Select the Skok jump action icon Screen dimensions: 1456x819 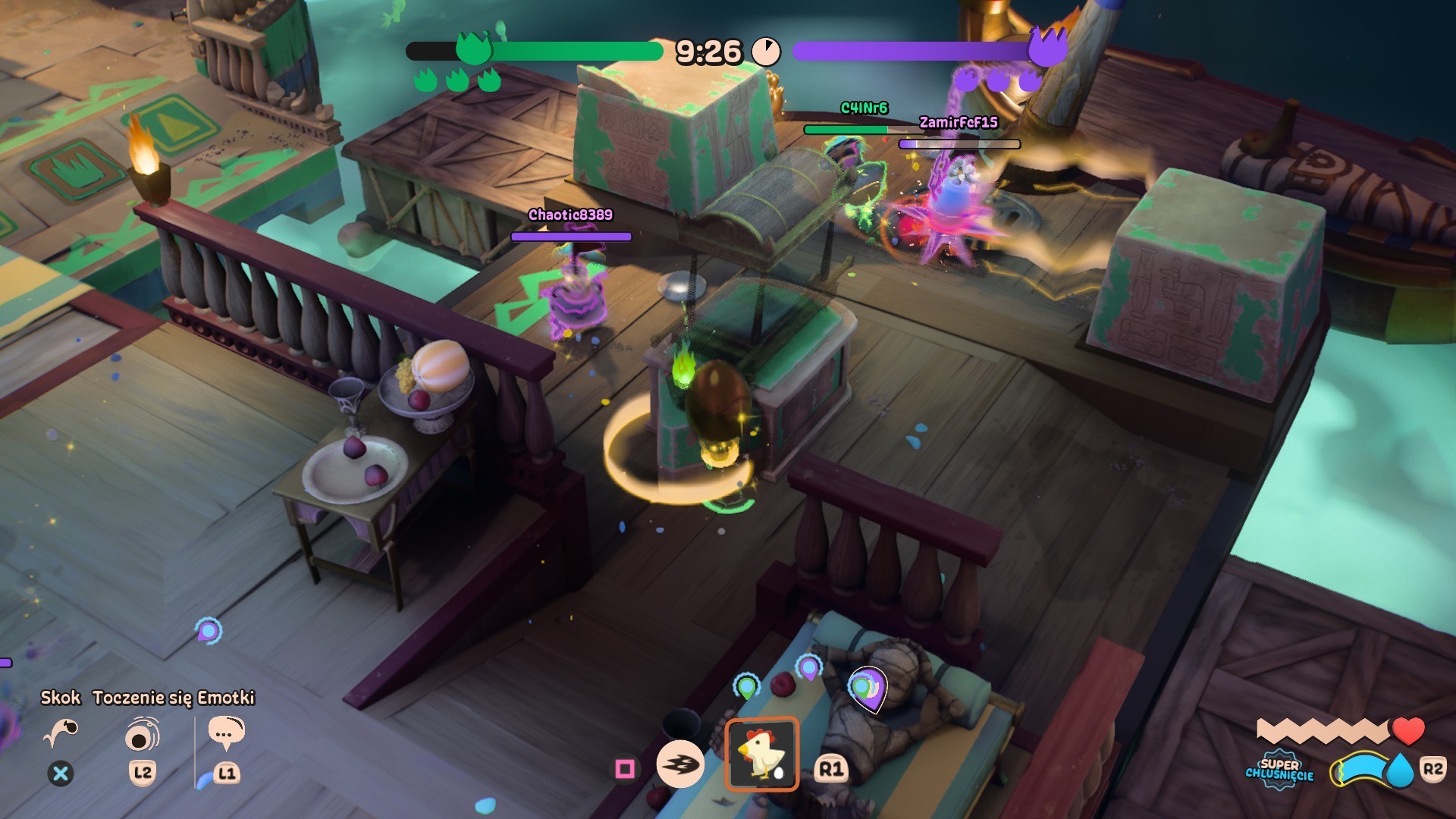(x=61, y=733)
